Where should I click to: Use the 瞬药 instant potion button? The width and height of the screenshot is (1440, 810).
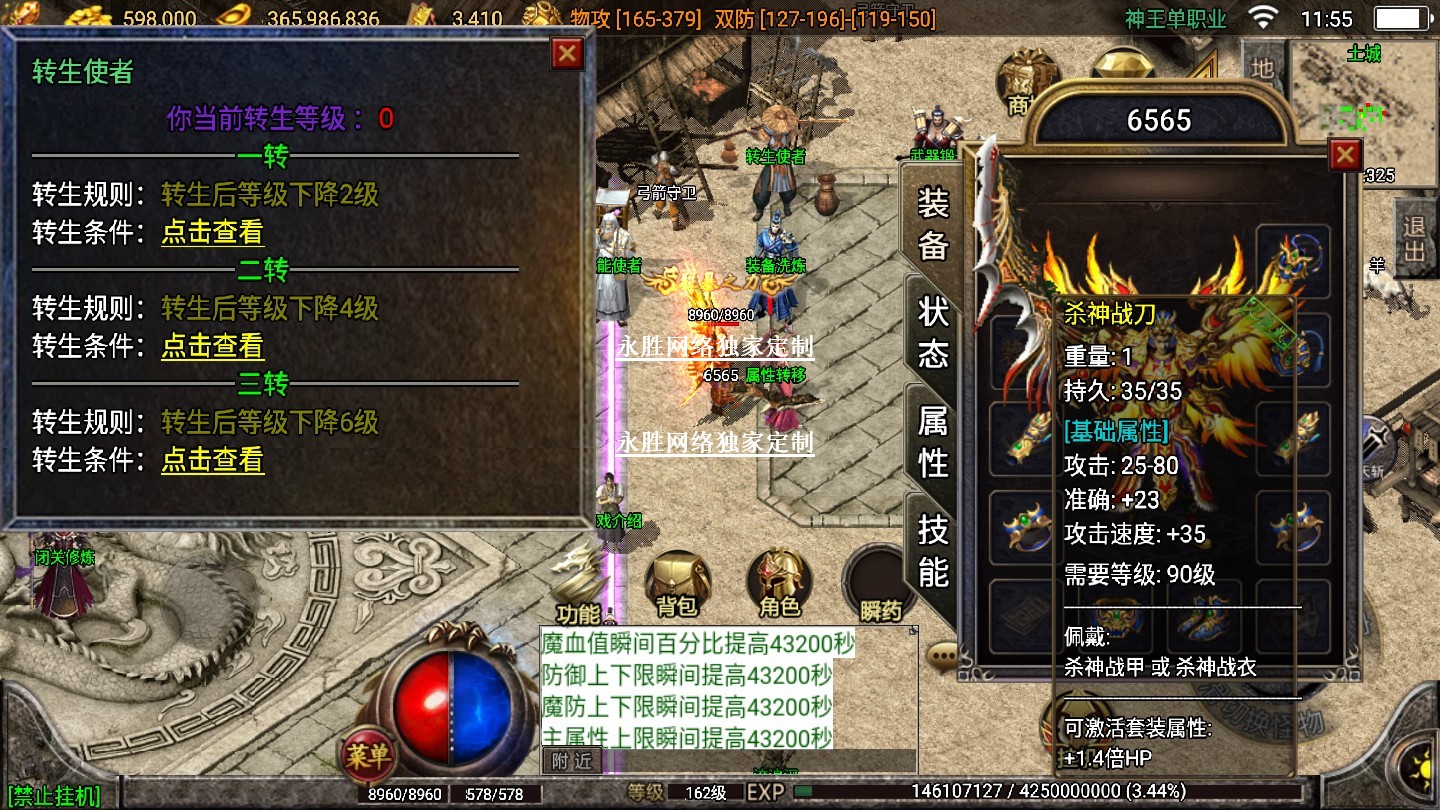(x=880, y=585)
